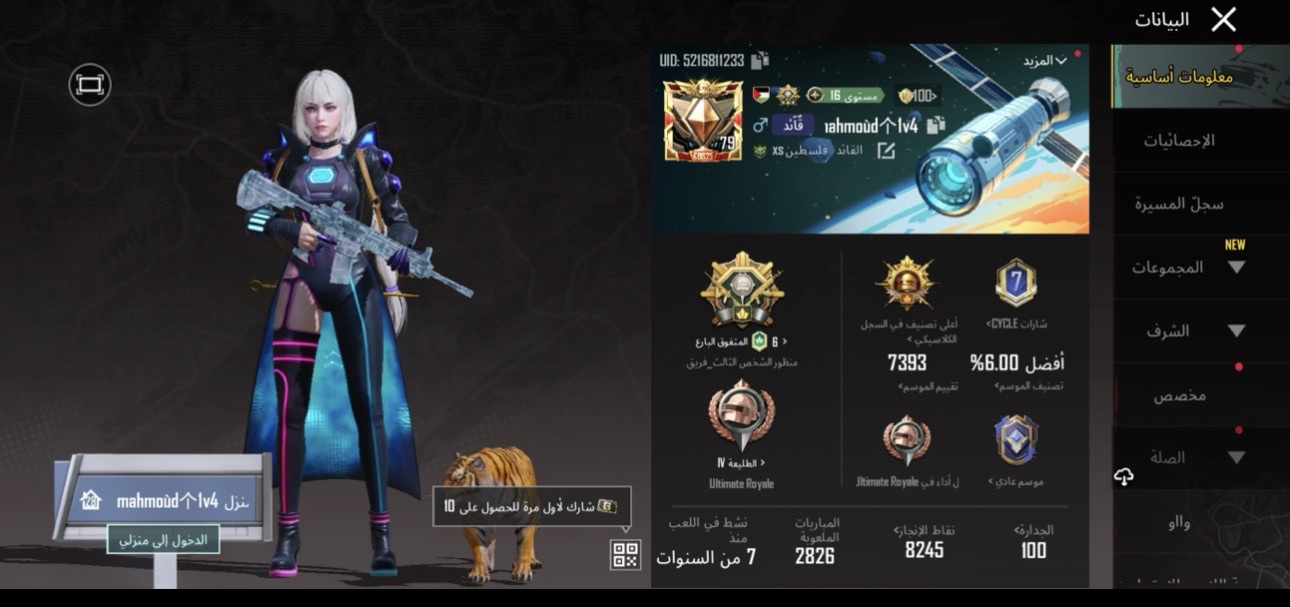Toggle the fullscreen character view icon
This screenshot has width=1290, height=607.
(89, 85)
